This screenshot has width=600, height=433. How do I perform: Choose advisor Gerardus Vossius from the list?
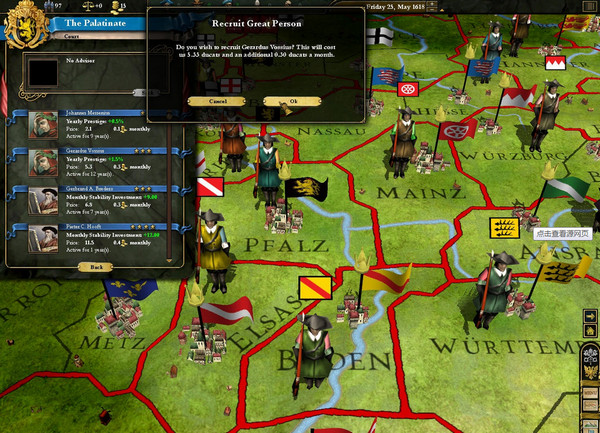tap(90, 160)
